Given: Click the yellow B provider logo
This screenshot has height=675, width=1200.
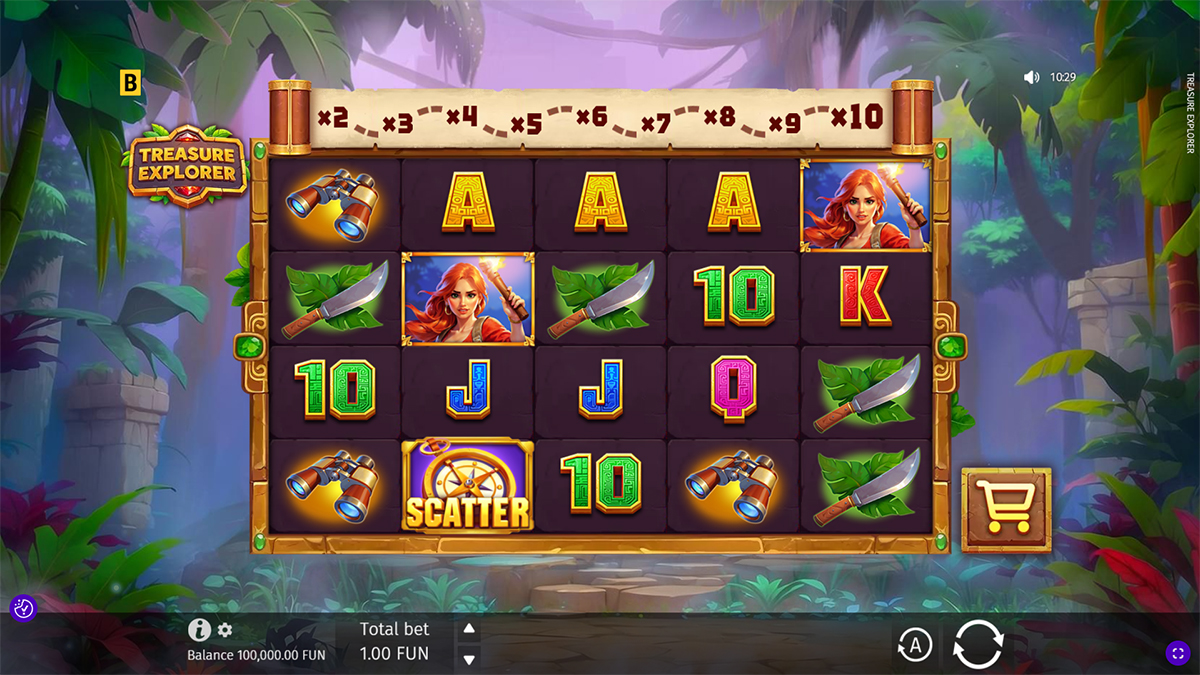Looking at the screenshot, I should point(130,83).
